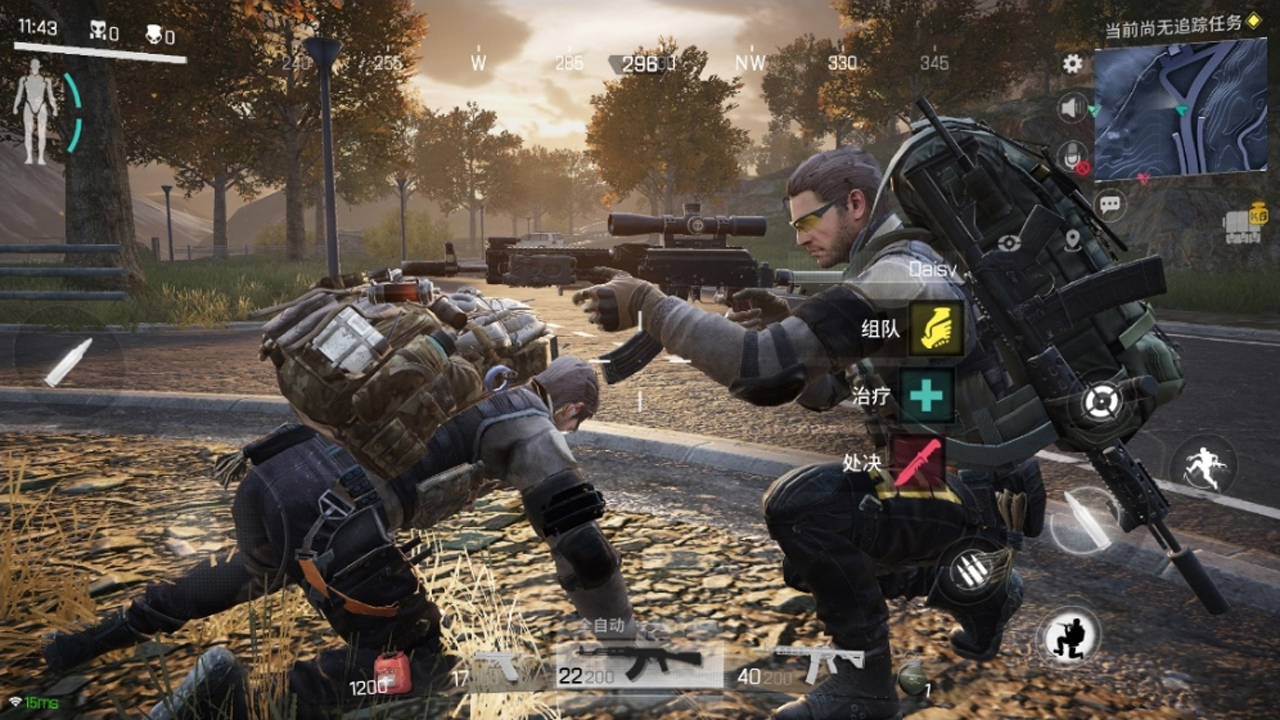Viewport: 1280px width, 720px height.
Task: Use the red medical kit item
Action: point(391,673)
